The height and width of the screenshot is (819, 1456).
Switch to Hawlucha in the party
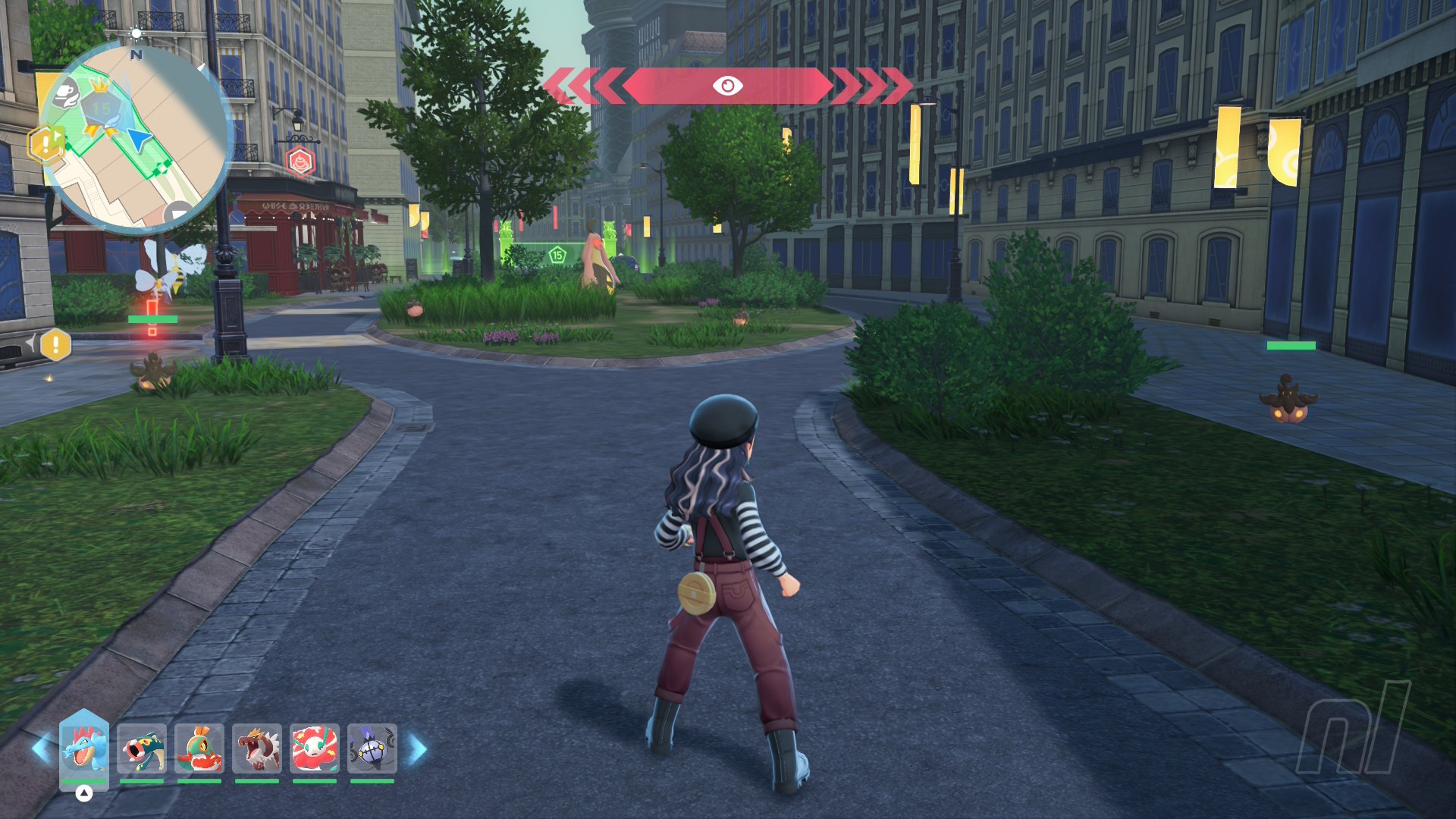pos(199,748)
